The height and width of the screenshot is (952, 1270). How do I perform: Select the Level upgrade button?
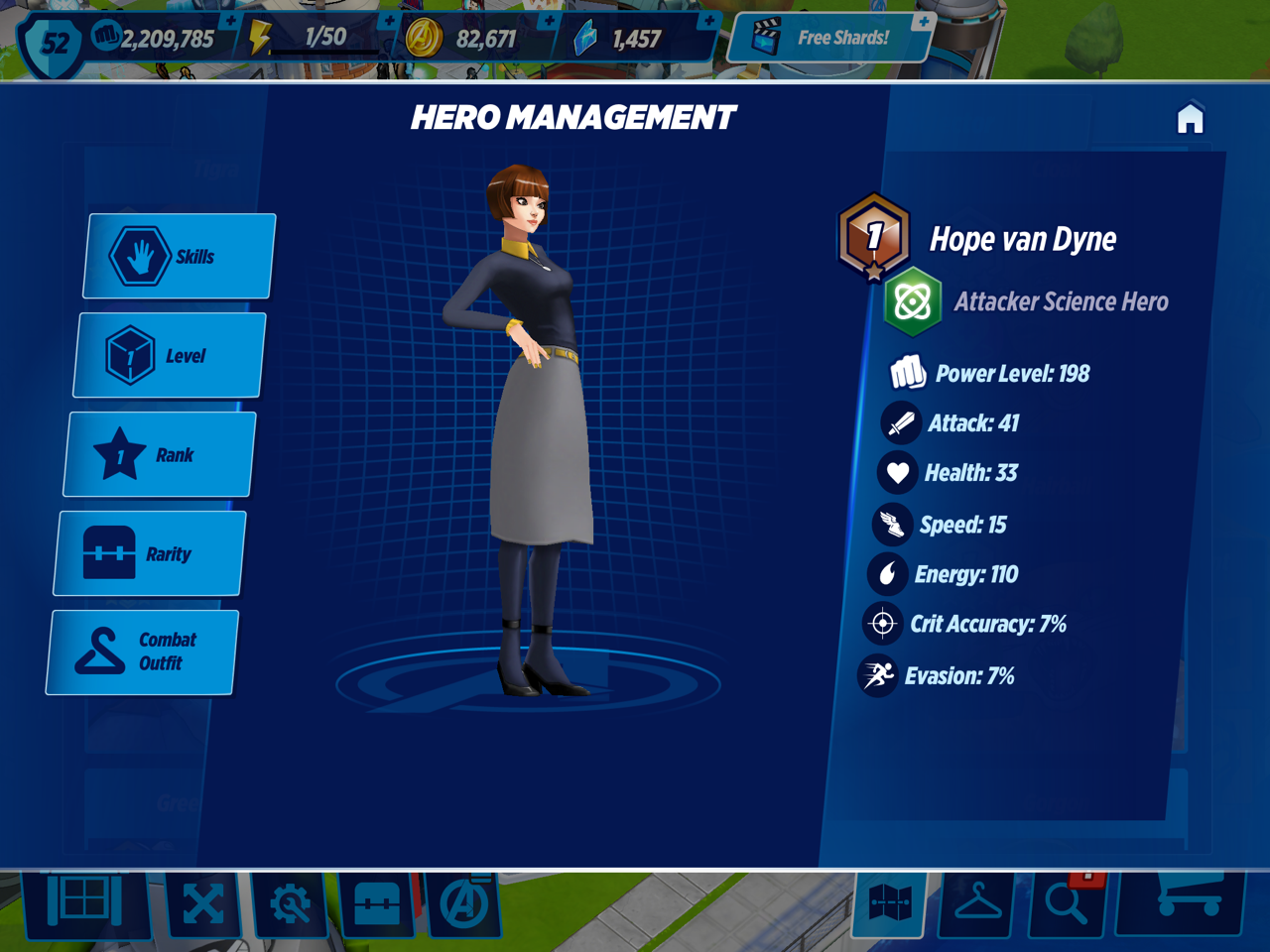tap(170, 355)
